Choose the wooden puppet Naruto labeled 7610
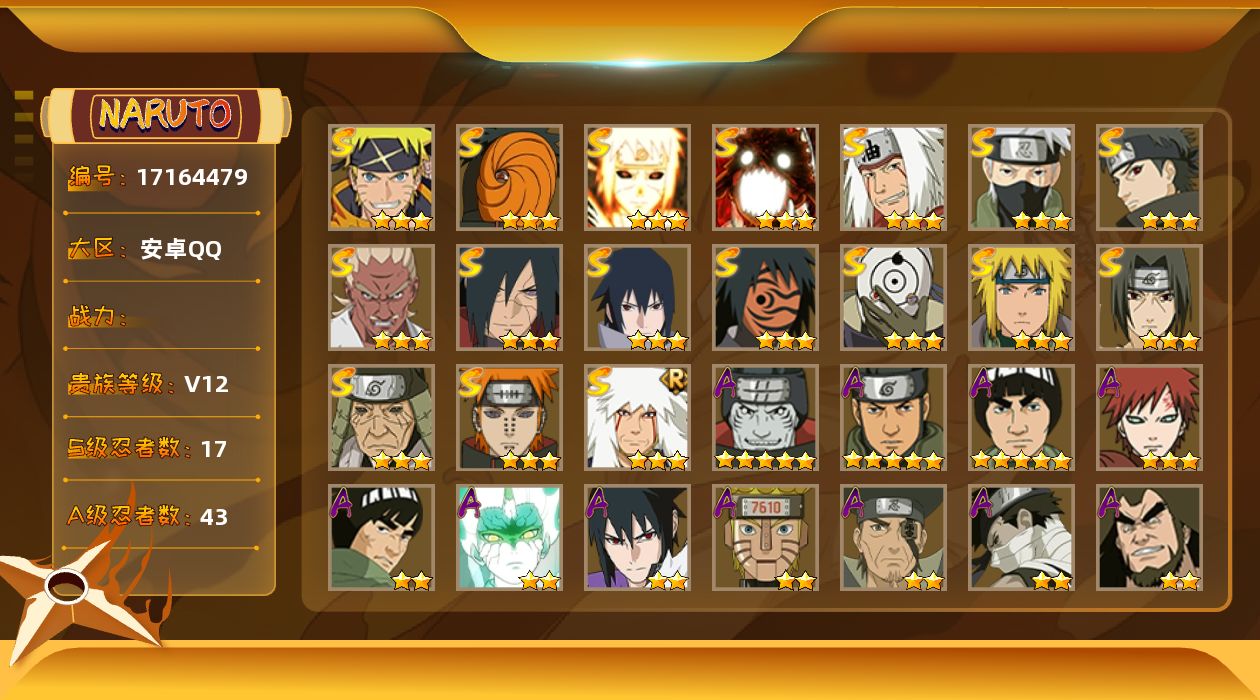 pos(765,537)
